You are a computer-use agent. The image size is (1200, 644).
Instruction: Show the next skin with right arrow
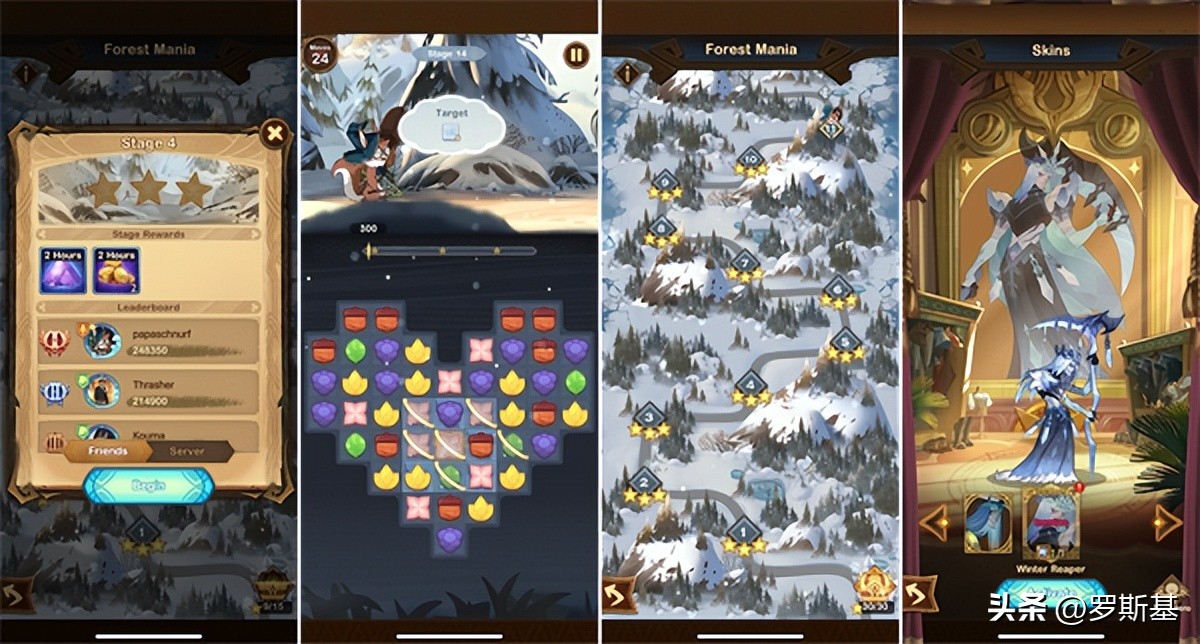point(1167,521)
